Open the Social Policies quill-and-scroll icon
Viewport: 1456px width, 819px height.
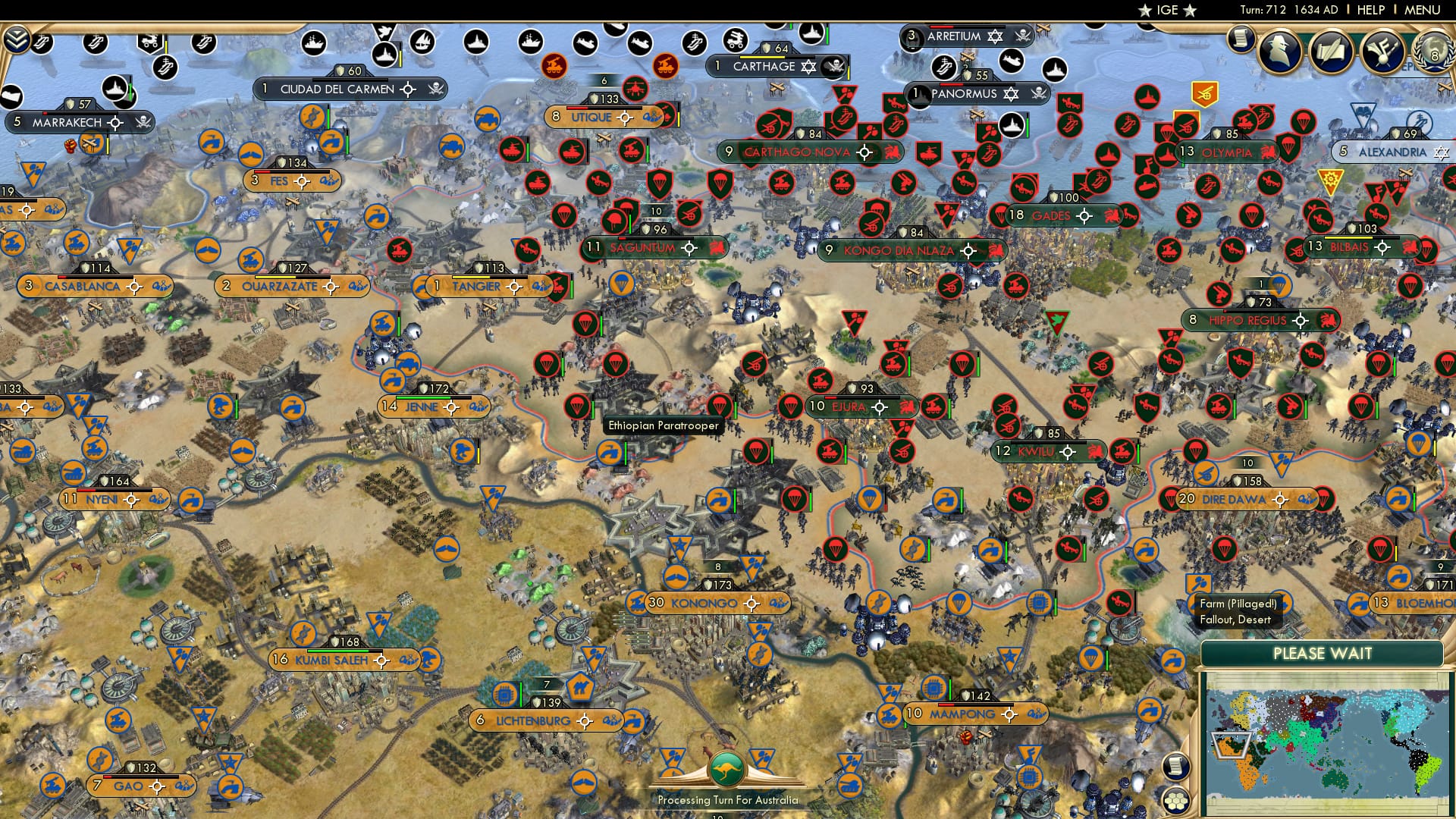(1332, 52)
